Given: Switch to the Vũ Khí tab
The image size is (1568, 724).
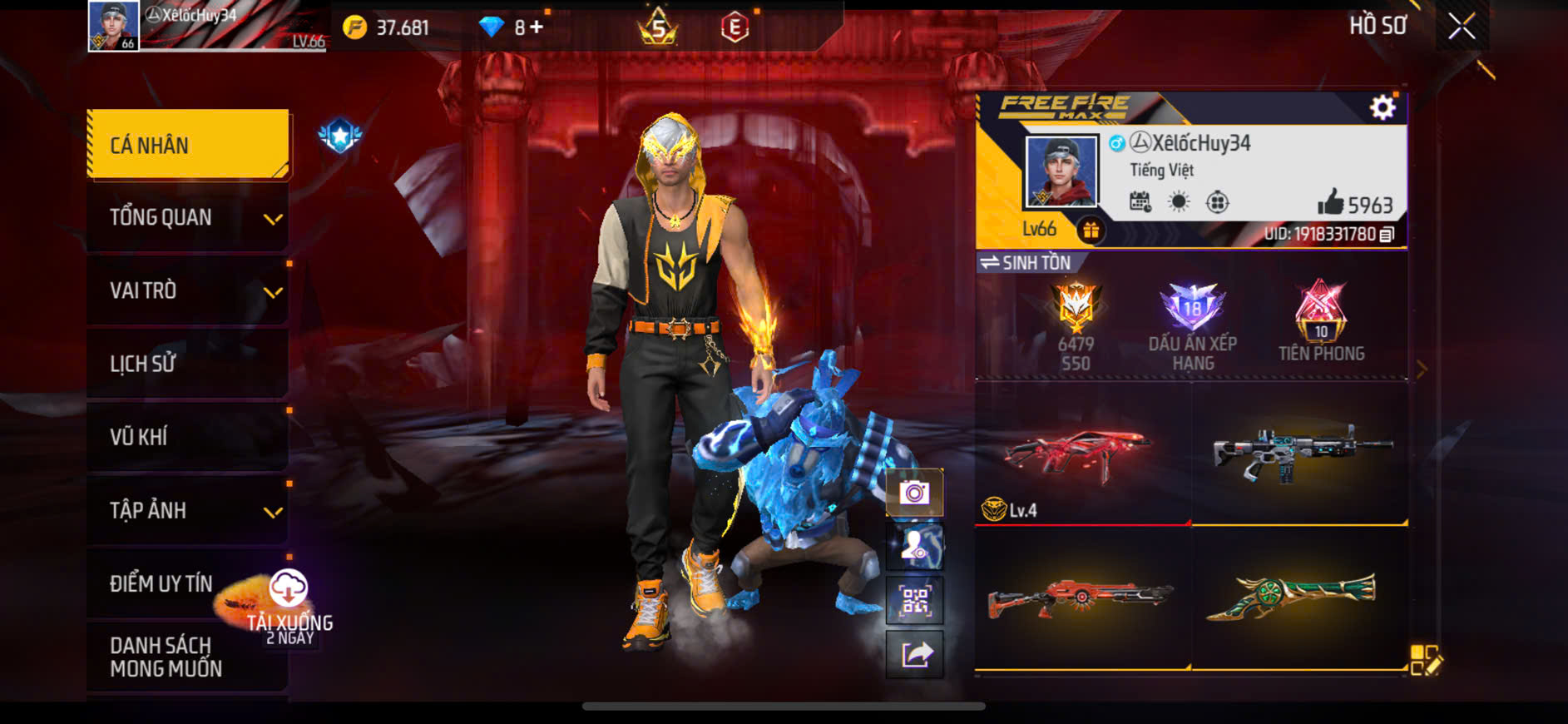Looking at the screenshot, I should pos(189,437).
